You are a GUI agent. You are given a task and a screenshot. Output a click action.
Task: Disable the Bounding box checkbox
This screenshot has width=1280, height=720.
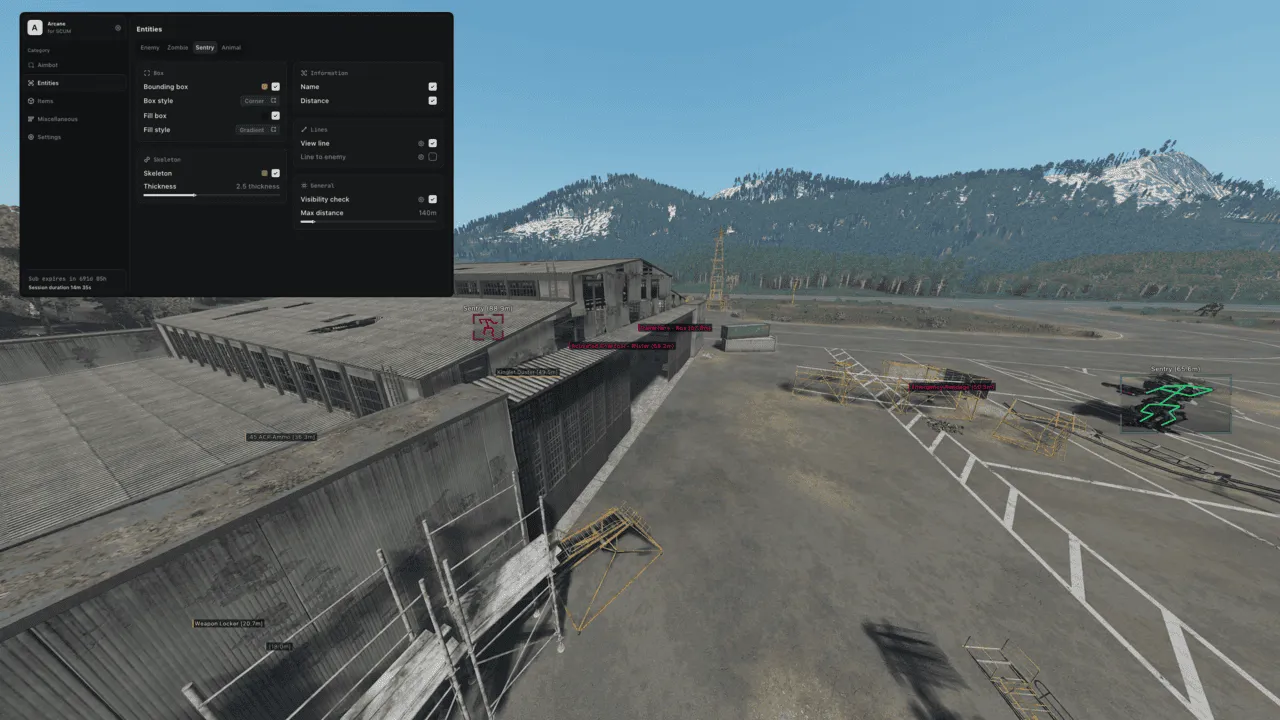pyautogui.click(x=275, y=86)
